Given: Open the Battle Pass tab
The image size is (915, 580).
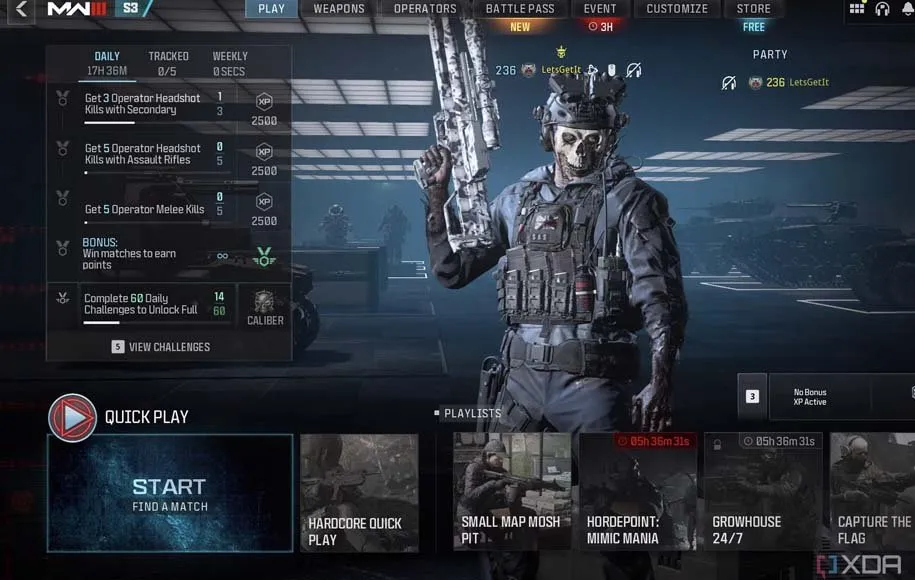Looking at the screenshot, I should [x=520, y=9].
